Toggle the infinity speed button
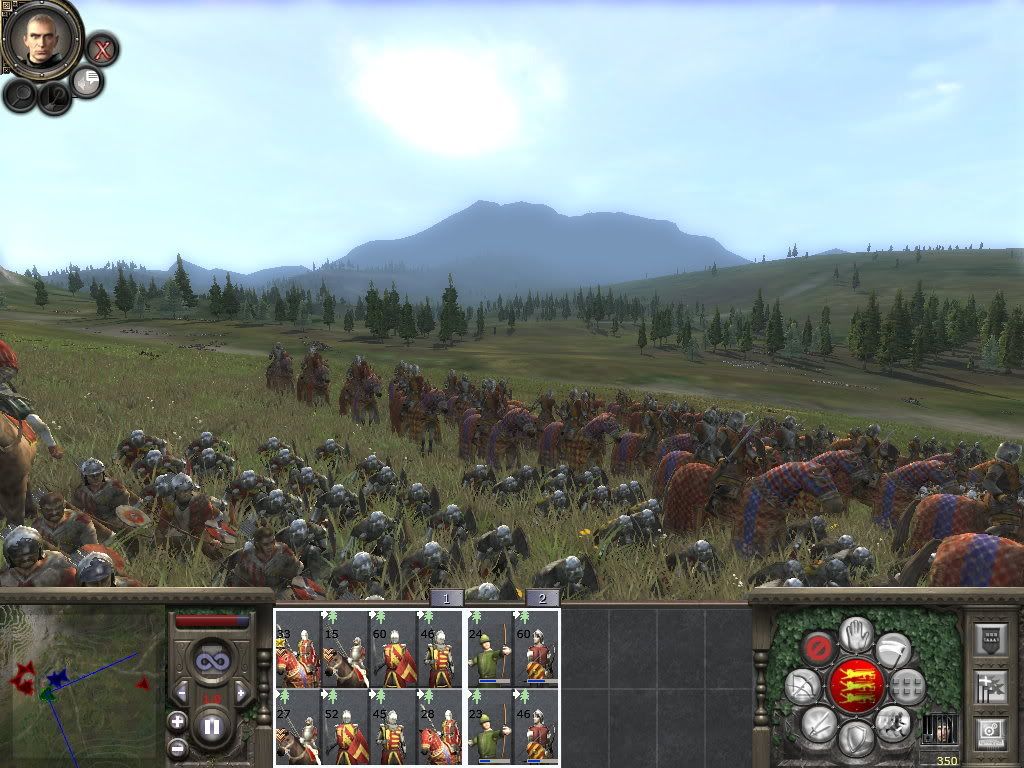The width and height of the screenshot is (1024, 768). pyautogui.click(x=212, y=661)
